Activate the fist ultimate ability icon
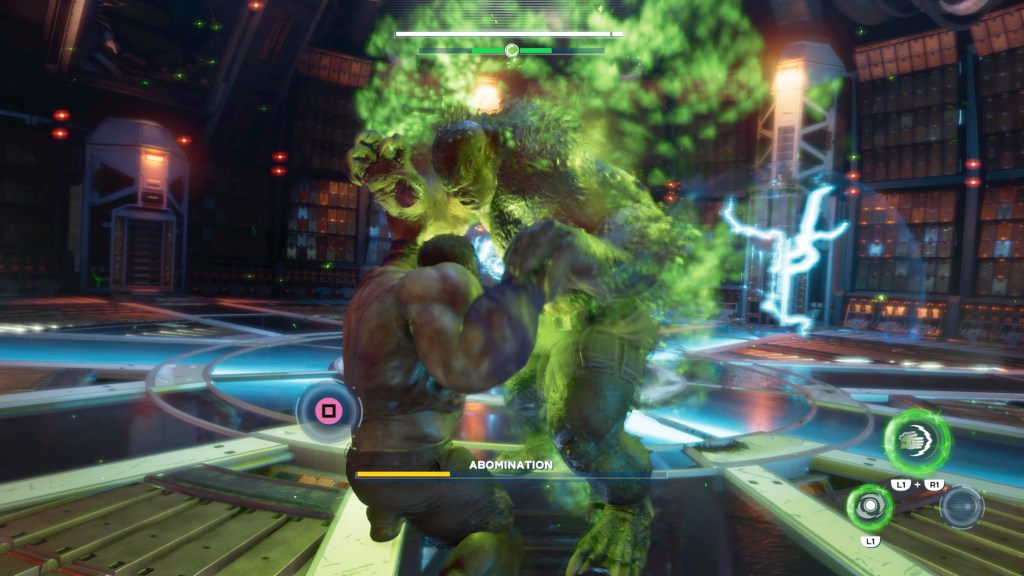 (x=916, y=441)
